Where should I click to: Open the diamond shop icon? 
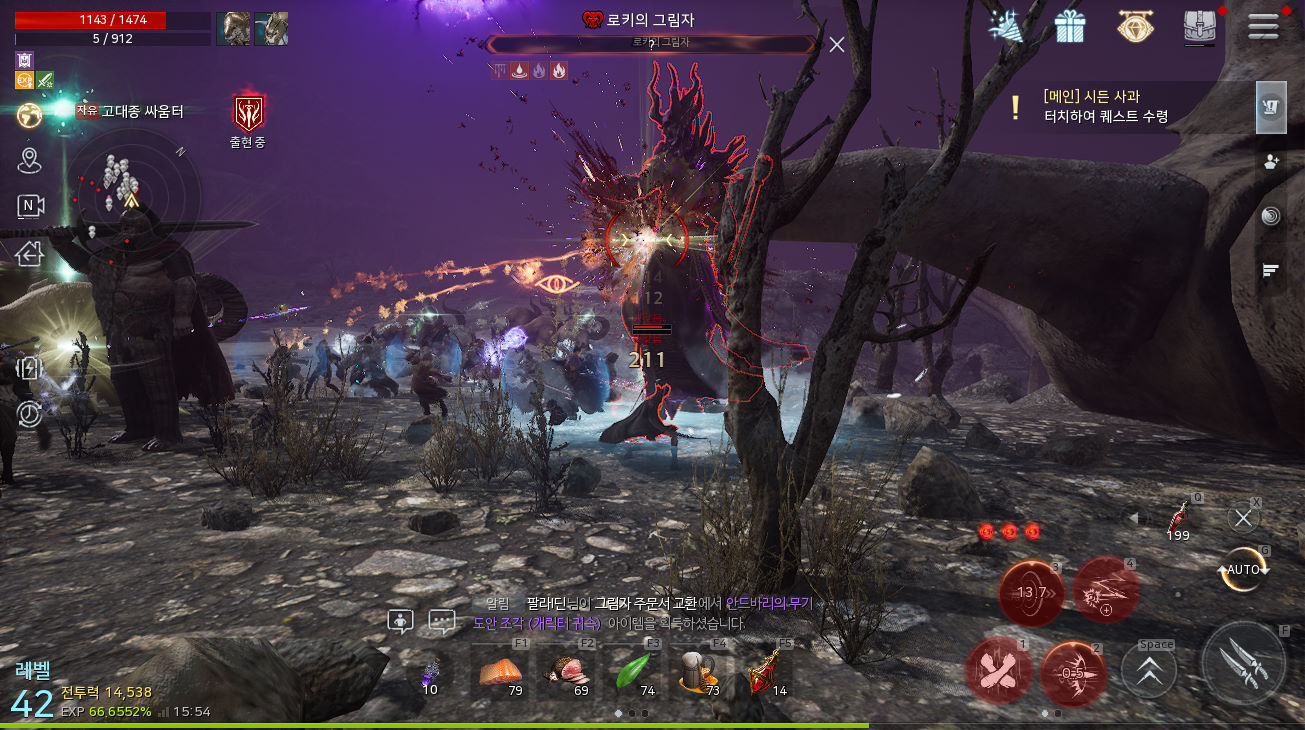1134,27
